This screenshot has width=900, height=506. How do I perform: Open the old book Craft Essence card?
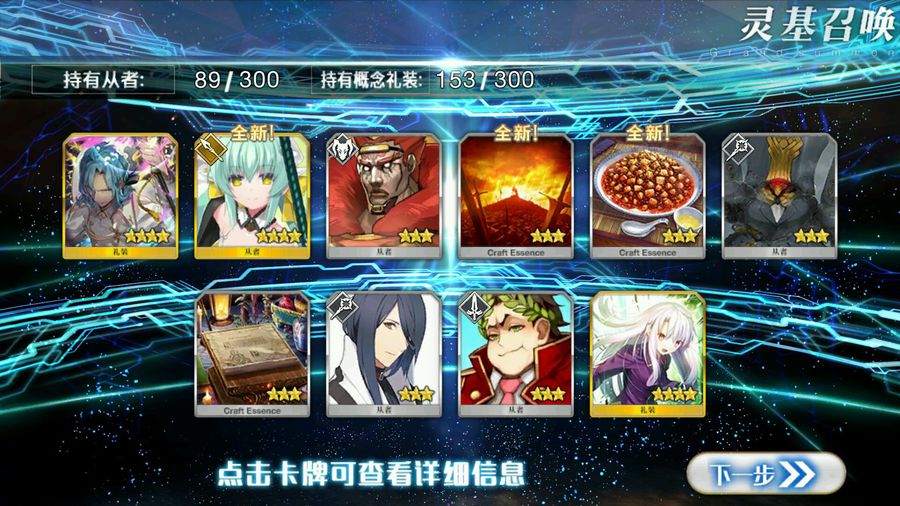coord(251,354)
